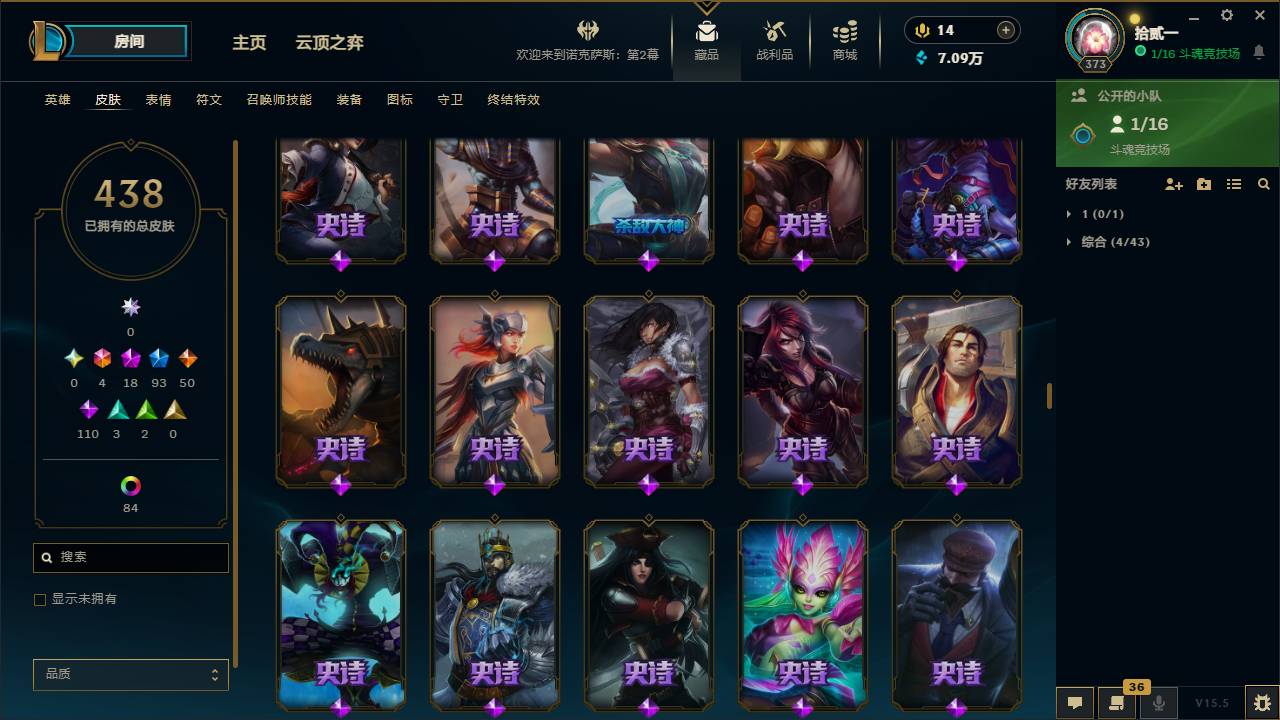This screenshot has width=1280, height=720.
Task: Select the chroma color wheel filter
Action: [x=129, y=487]
